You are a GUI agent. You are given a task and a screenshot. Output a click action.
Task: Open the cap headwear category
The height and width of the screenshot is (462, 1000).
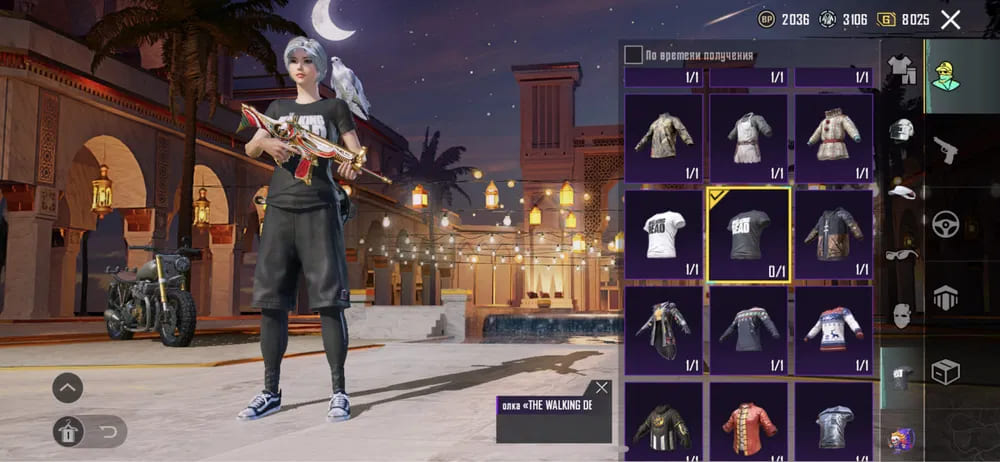(x=902, y=192)
